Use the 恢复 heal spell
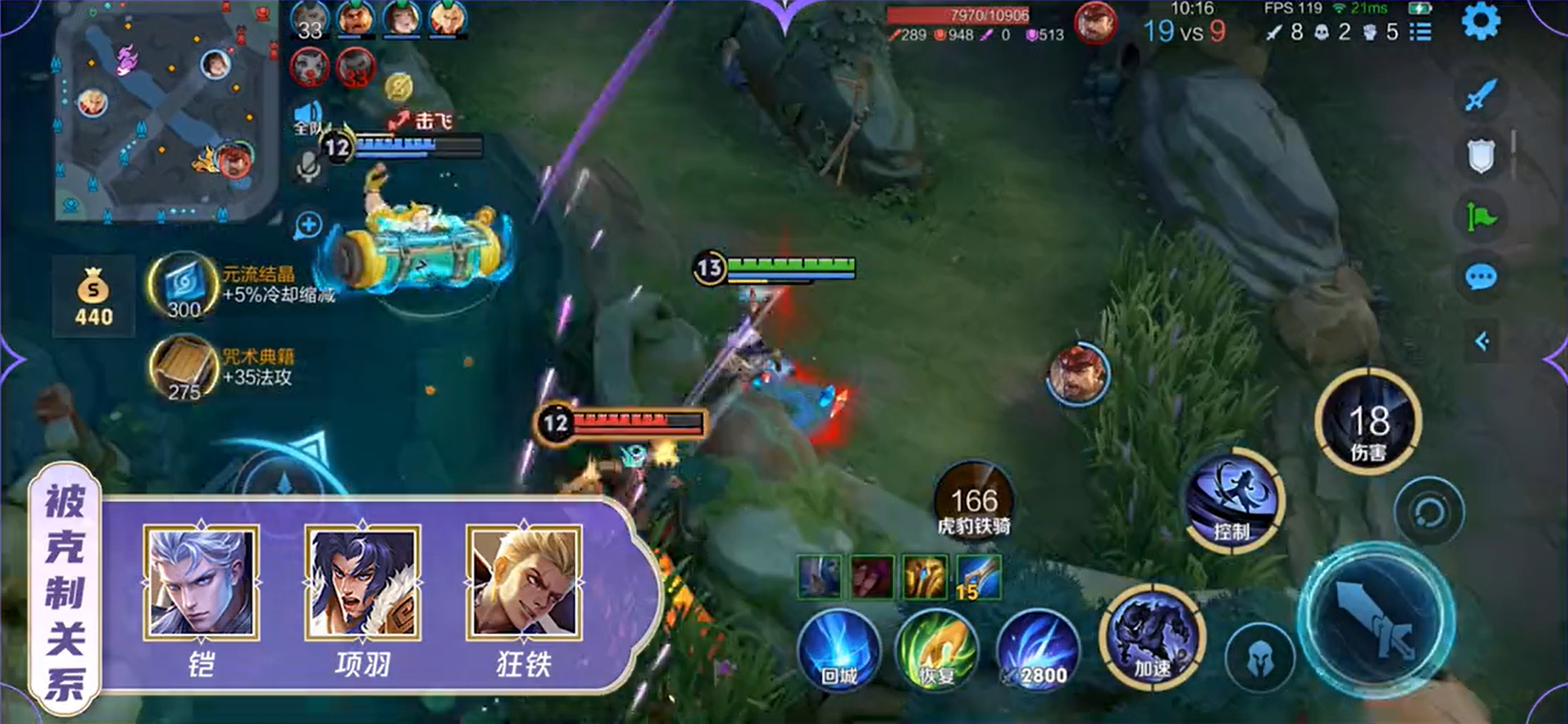Screen dimensions: 1568x724 click(937, 650)
